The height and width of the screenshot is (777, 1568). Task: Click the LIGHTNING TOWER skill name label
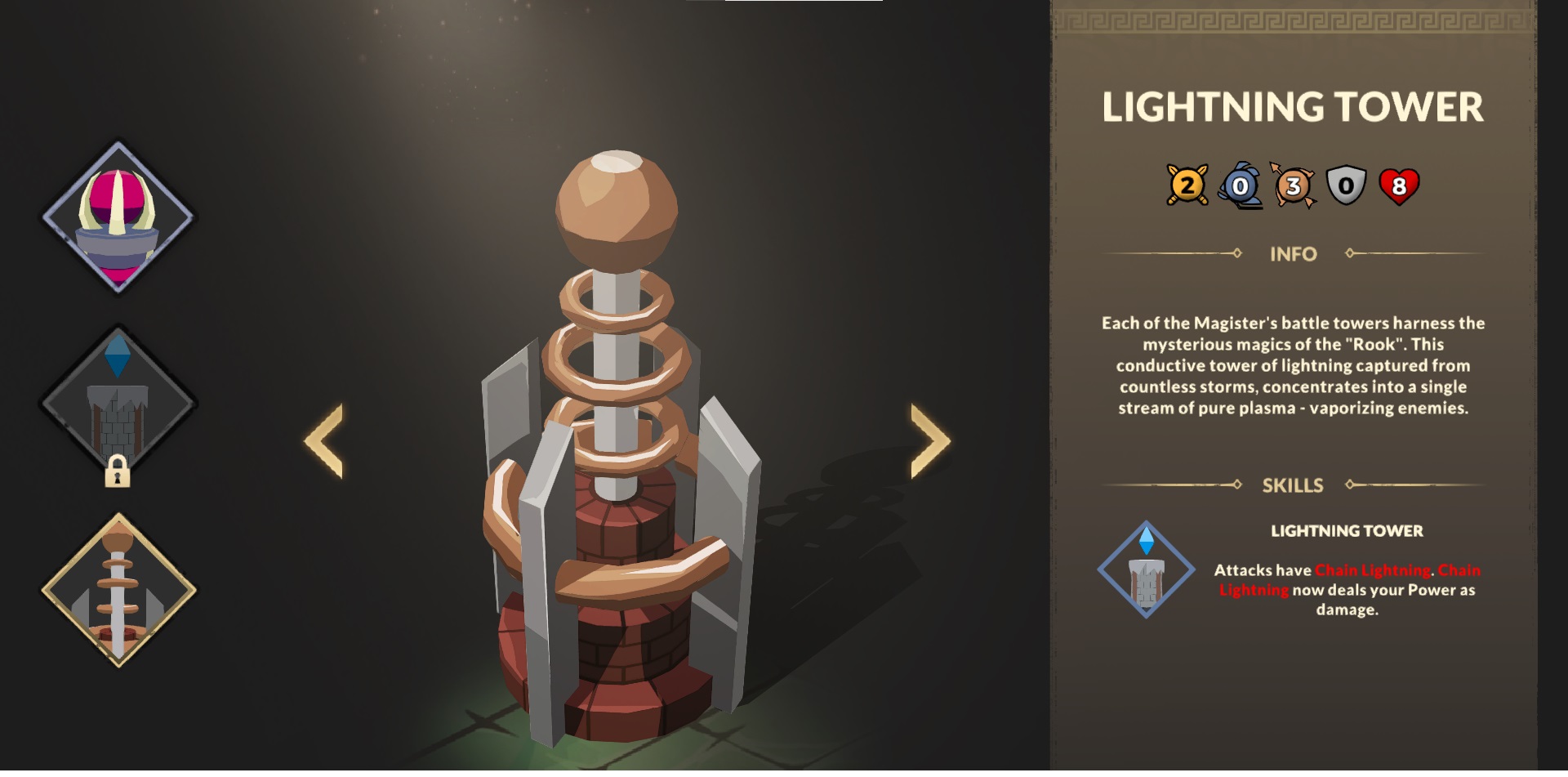point(1347,531)
